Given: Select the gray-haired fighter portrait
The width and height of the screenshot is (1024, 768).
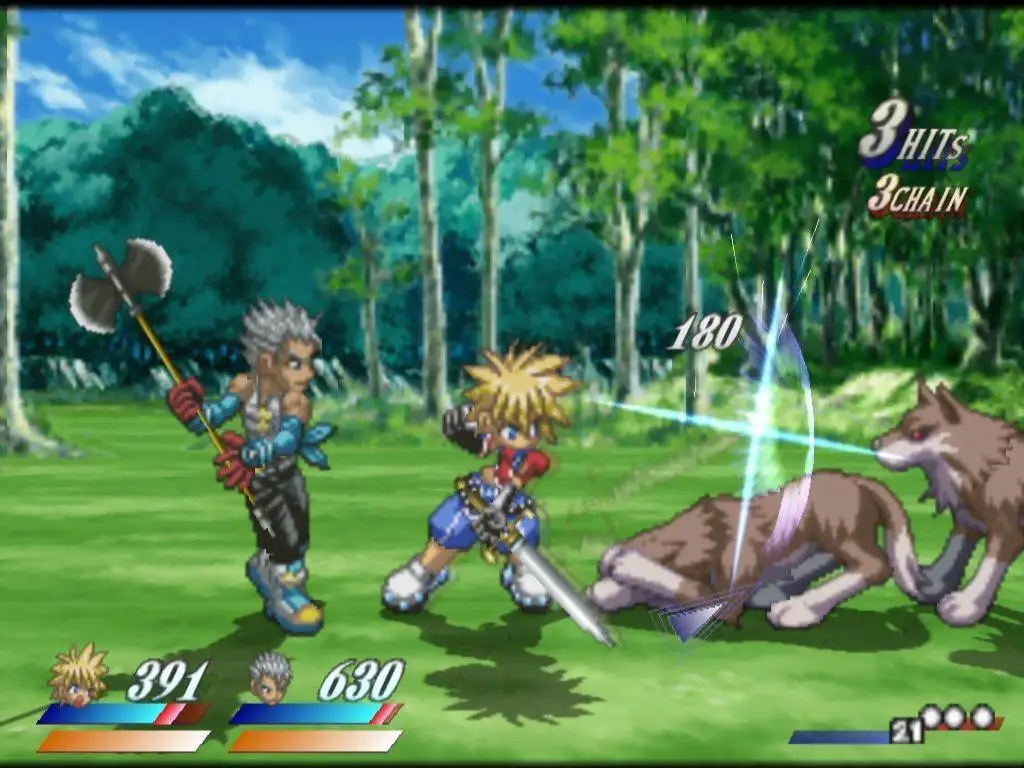Looking at the screenshot, I should coord(270,676).
